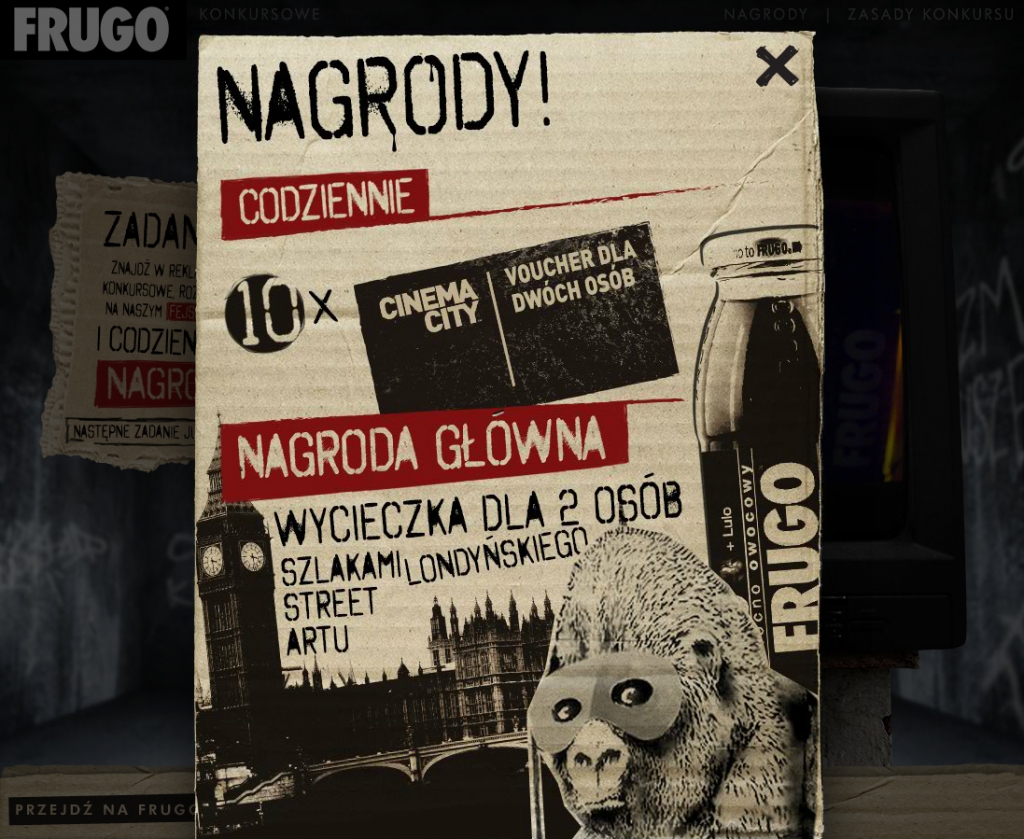Open the Zasady Konkursu rules link
Image resolution: width=1024 pixels, height=839 pixels.
926,15
